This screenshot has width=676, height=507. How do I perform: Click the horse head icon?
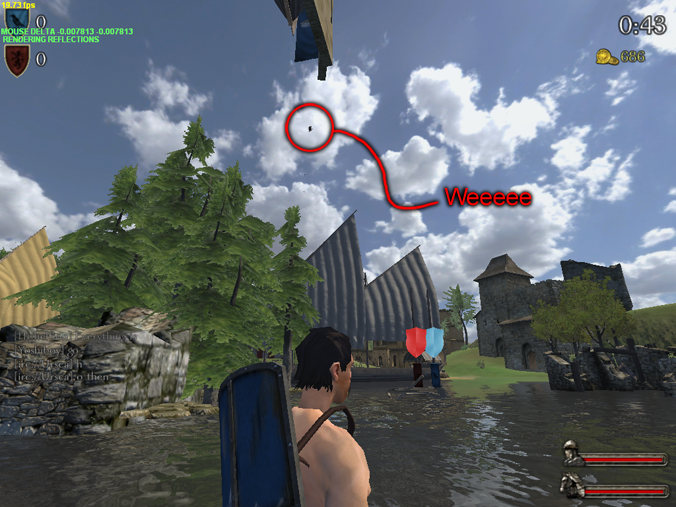click(571, 484)
